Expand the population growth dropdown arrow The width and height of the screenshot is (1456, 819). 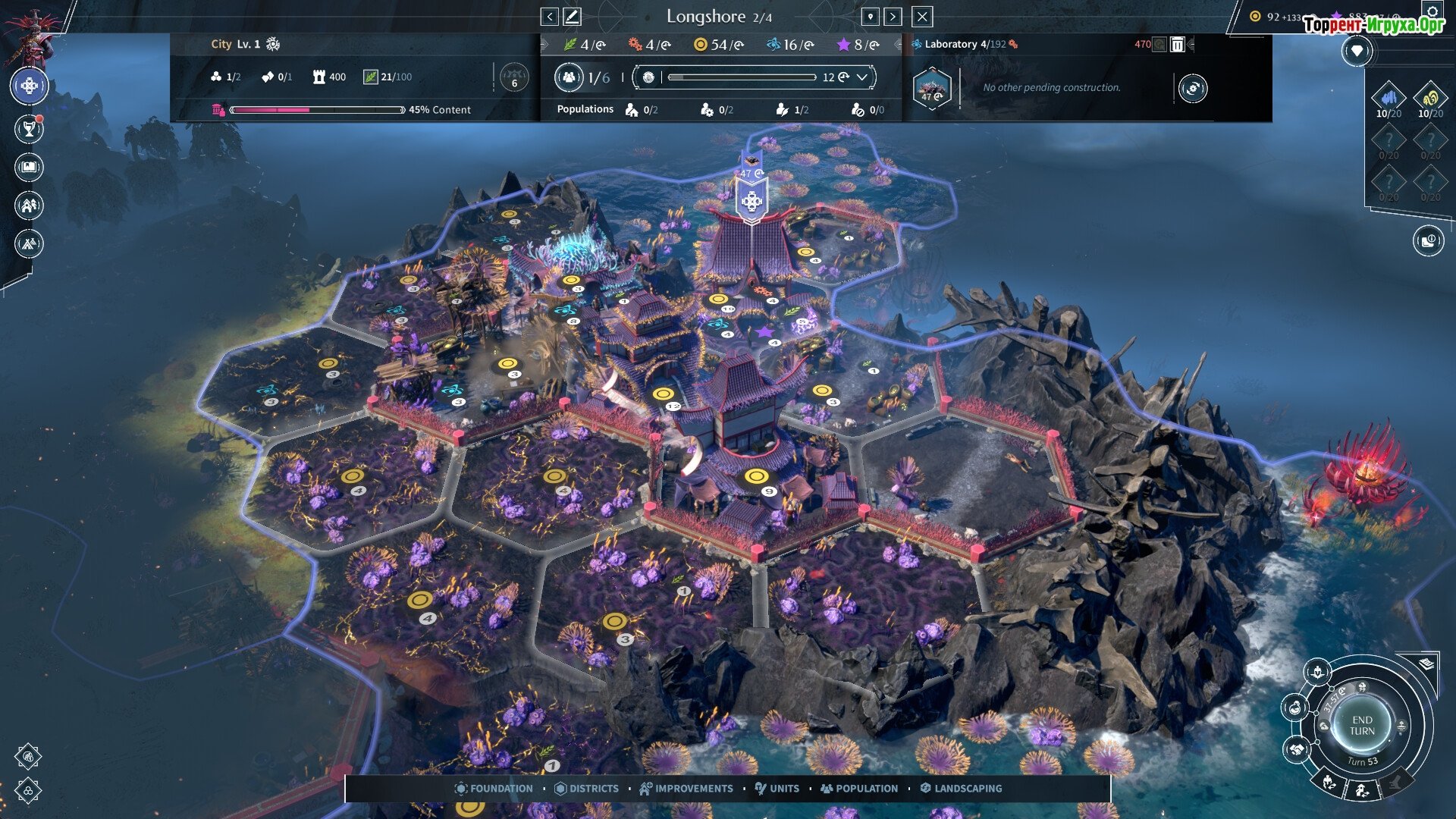[862, 77]
